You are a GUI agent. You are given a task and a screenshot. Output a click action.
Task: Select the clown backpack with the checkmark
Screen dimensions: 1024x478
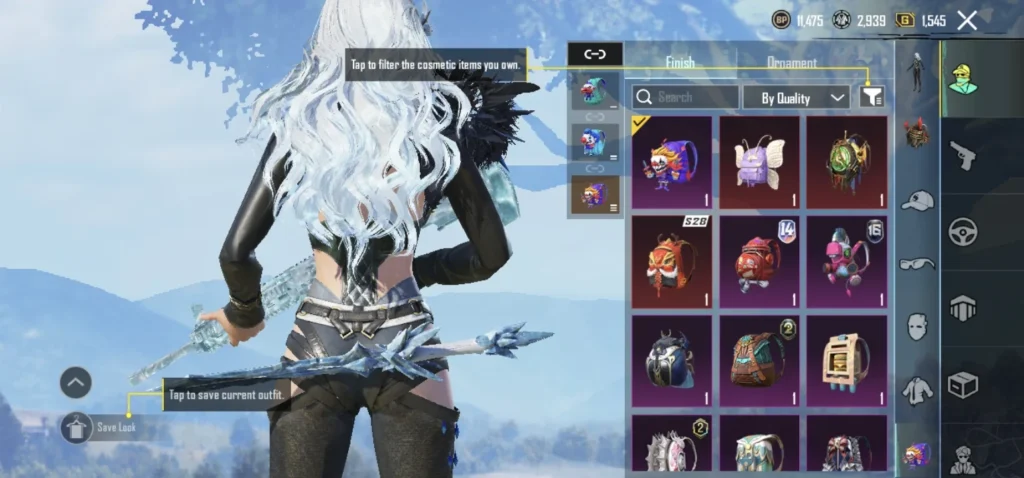point(672,162)
